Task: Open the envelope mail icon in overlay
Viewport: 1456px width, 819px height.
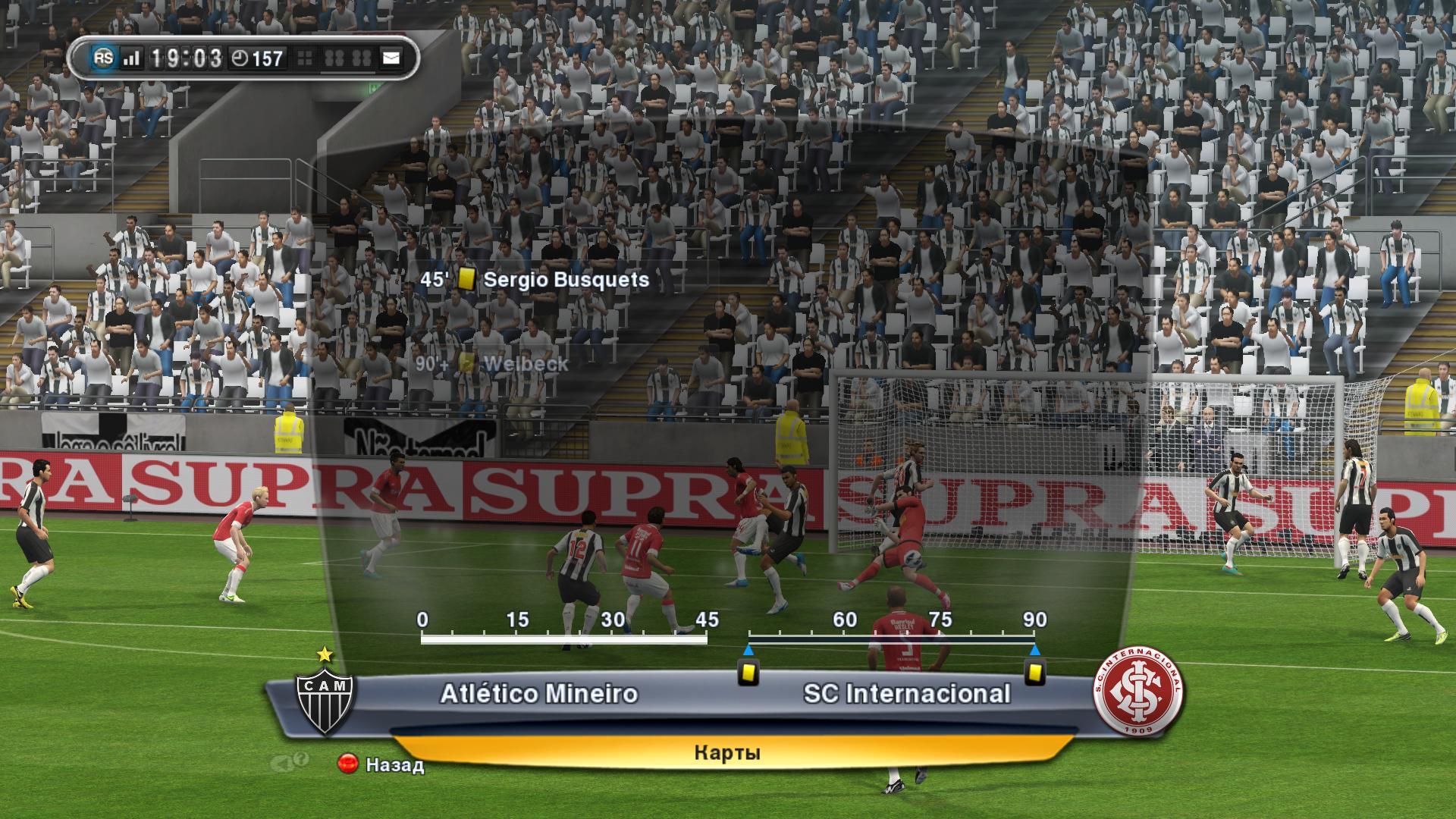Action: pyautogui.click(x=391, y=58)
